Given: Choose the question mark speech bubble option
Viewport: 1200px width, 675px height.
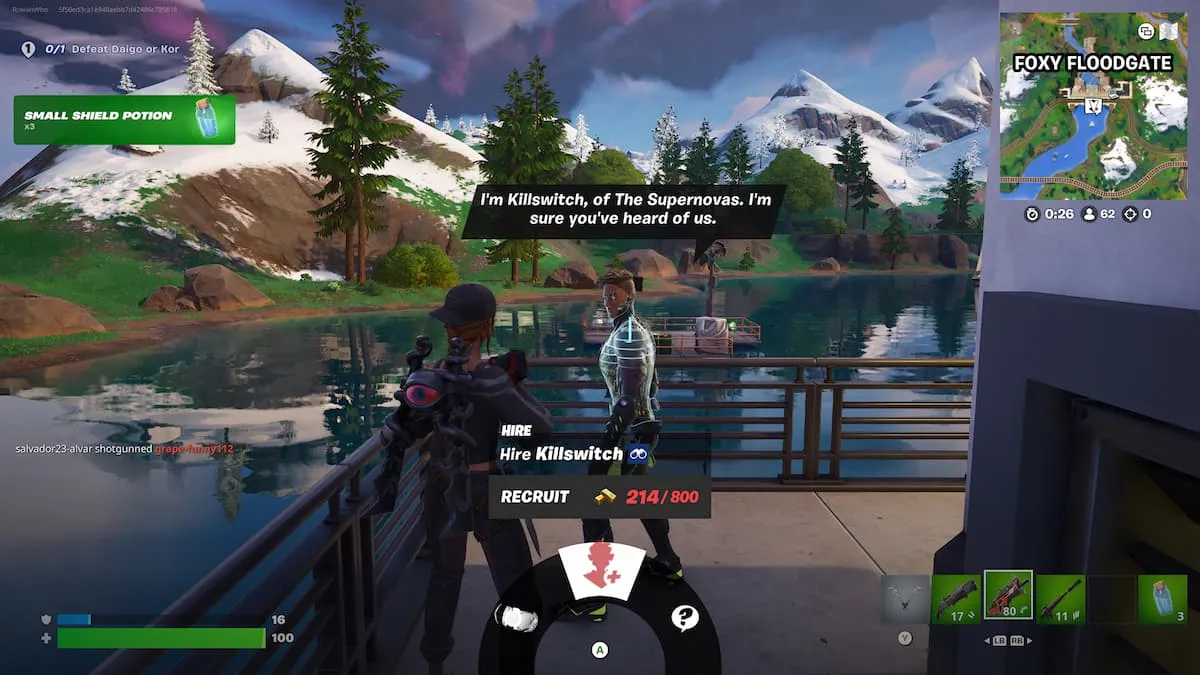Looking at the screenshot, I should pos(685,617).
